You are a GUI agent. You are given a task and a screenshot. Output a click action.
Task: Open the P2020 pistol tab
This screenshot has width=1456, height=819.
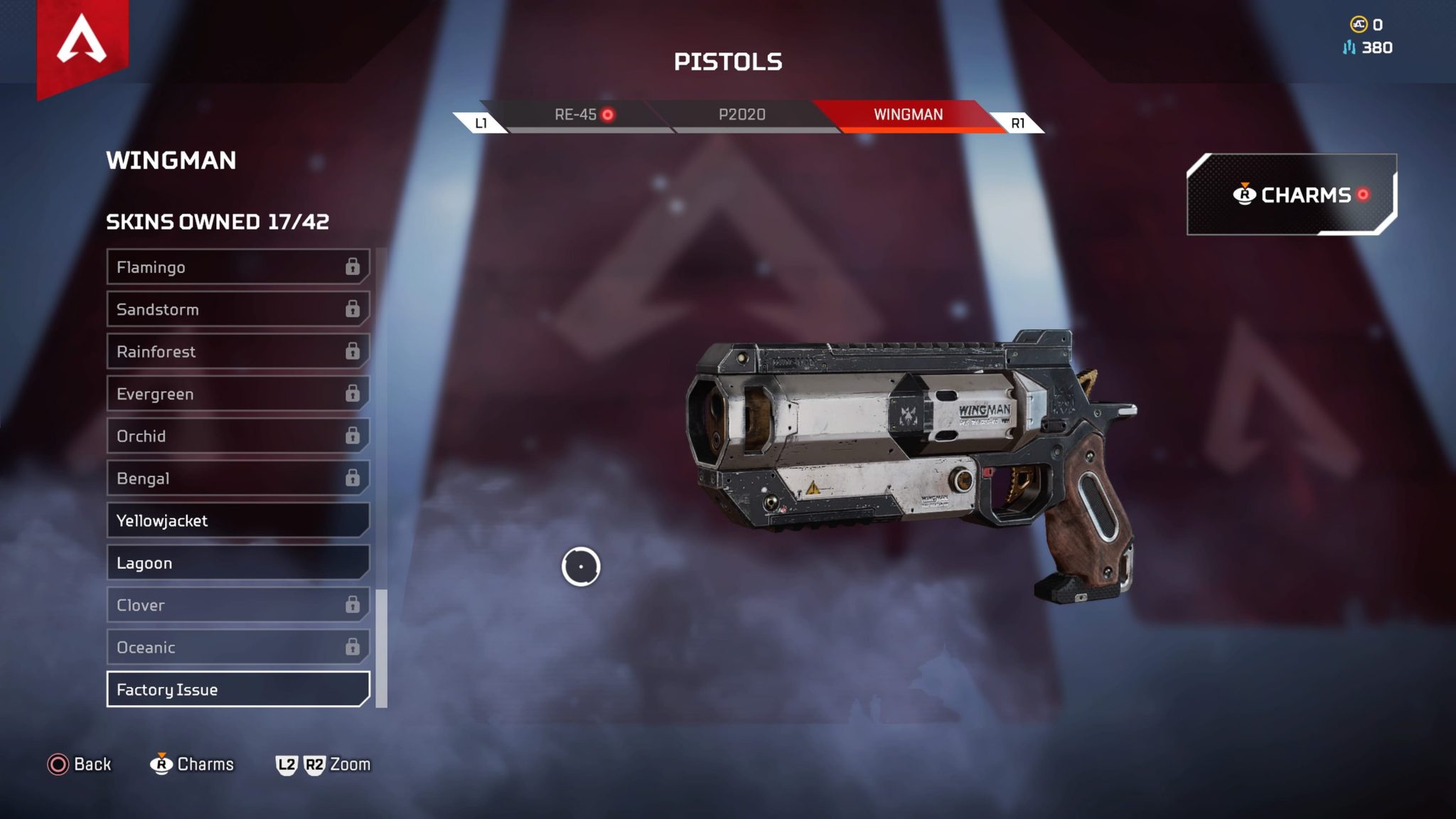(742, 115)
